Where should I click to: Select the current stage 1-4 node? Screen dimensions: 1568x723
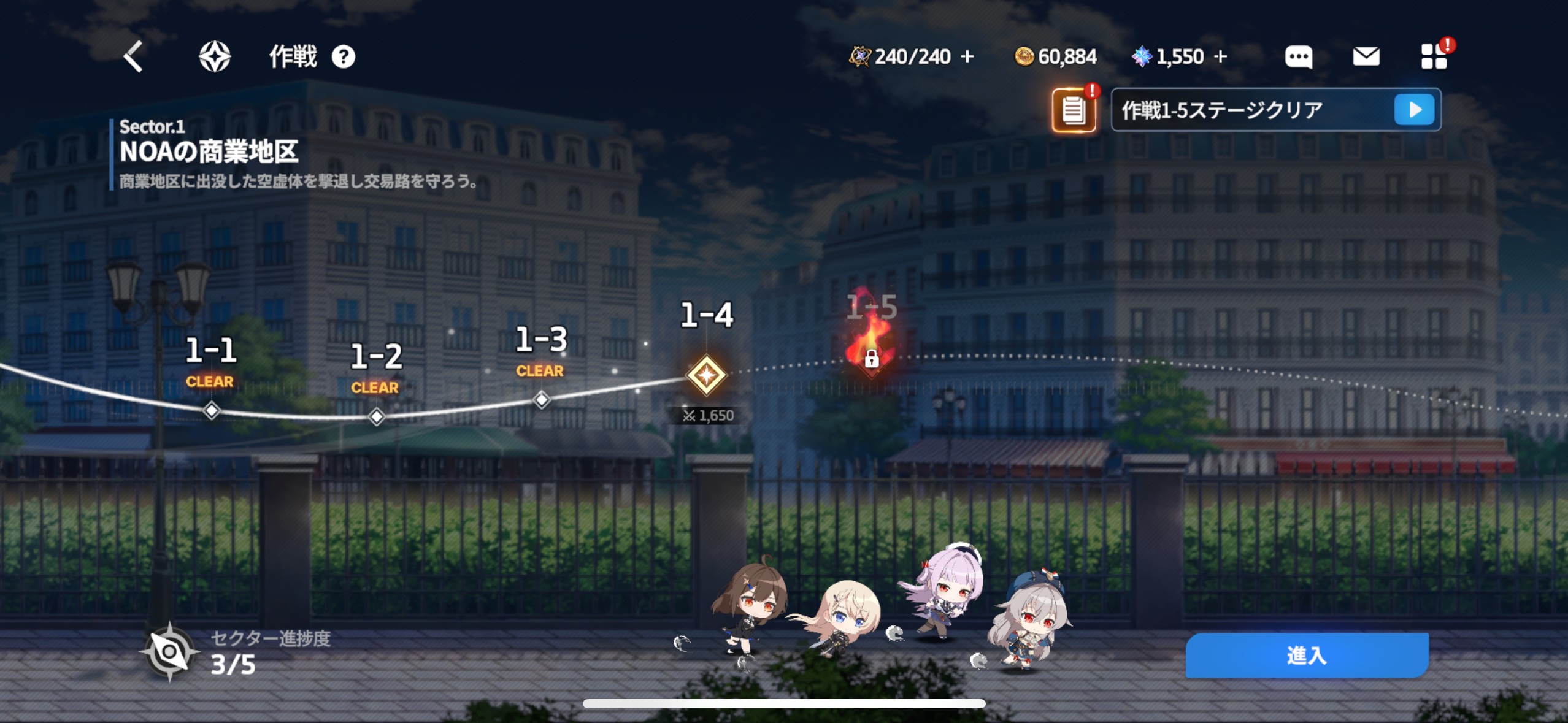pos(707,375)
